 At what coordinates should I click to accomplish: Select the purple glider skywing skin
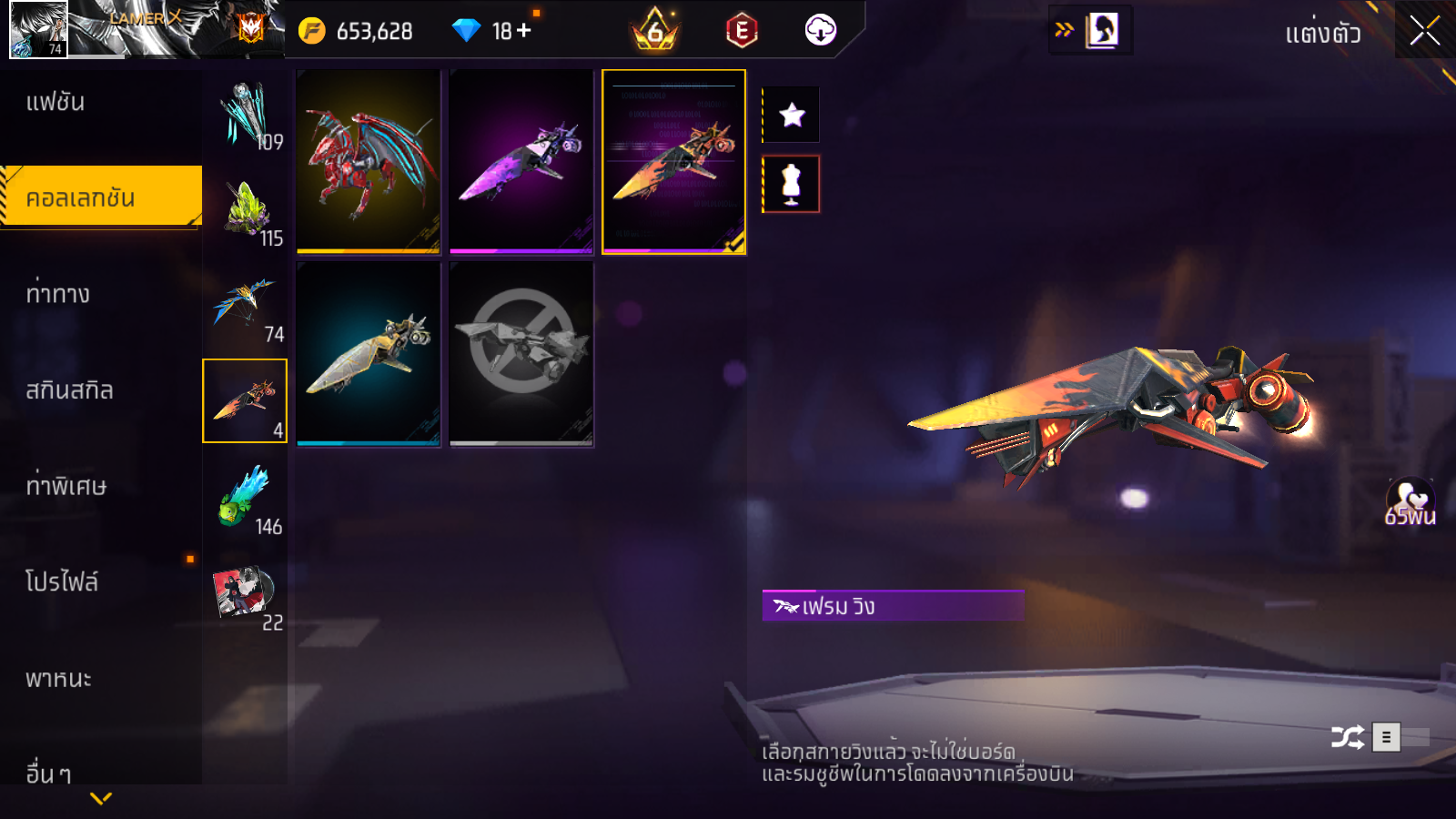coord(521,161)
